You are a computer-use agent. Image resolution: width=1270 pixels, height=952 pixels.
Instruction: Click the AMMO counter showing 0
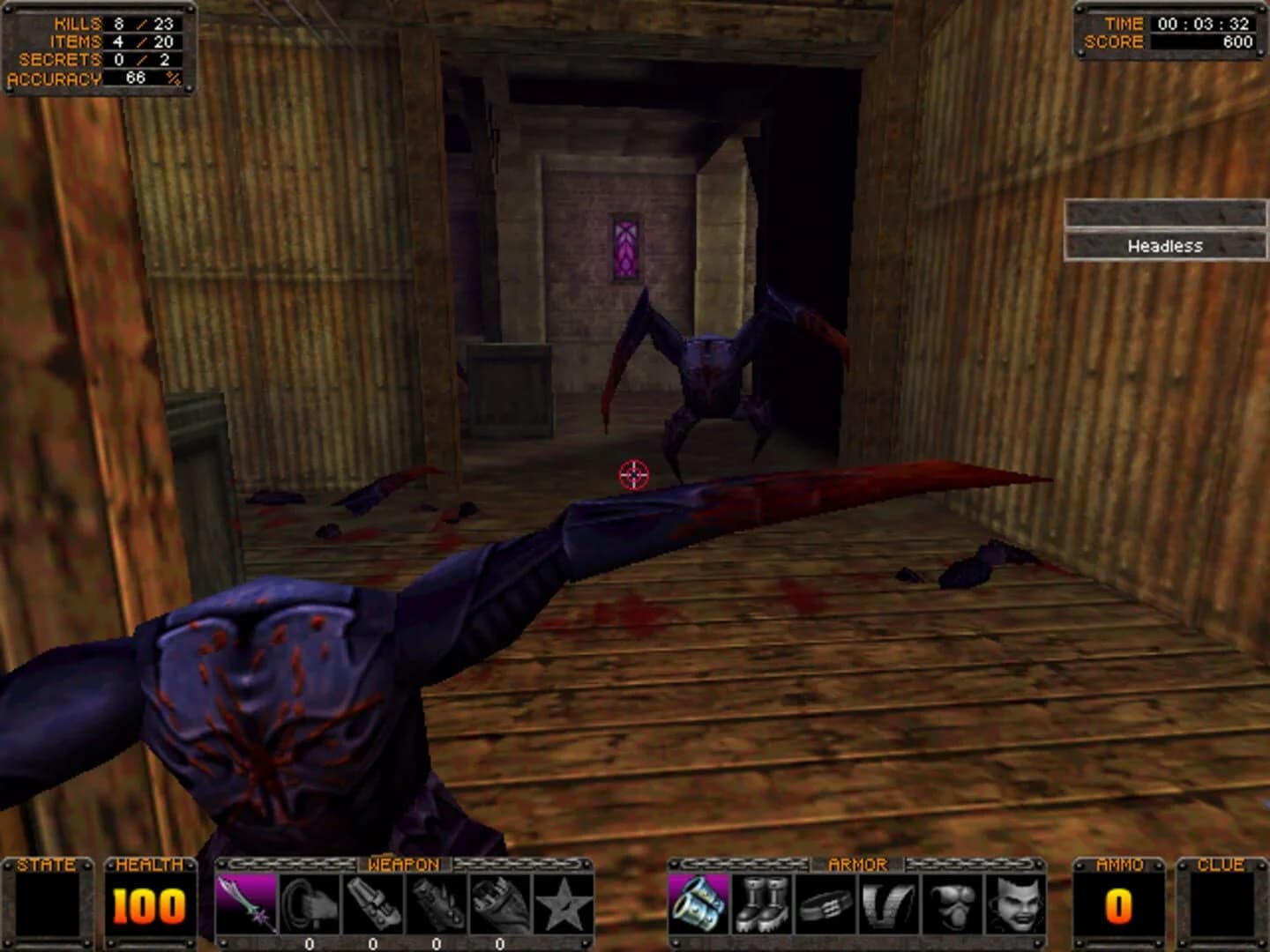[x=1118, y=906]
